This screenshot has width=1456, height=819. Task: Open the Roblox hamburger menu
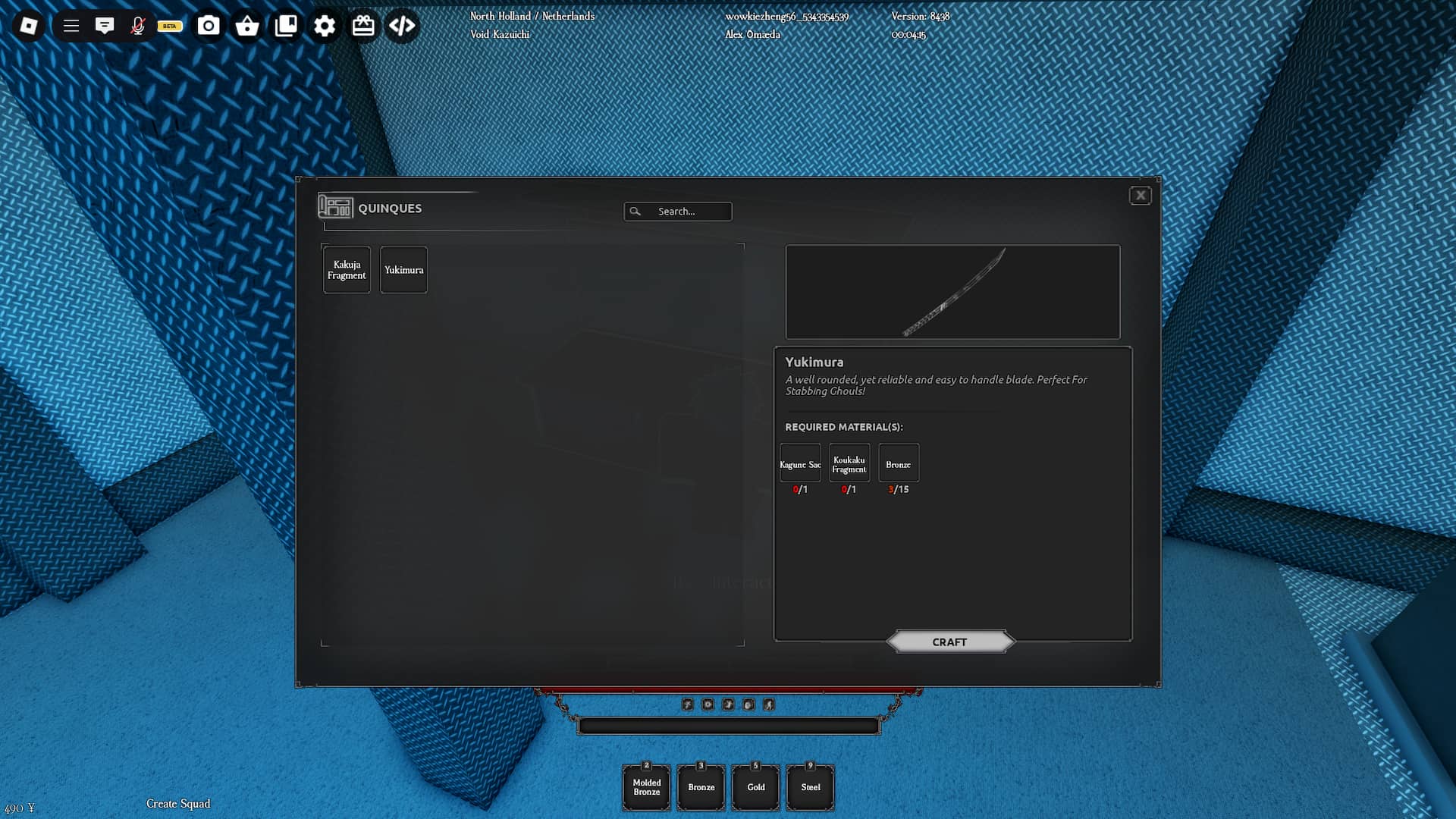[x=70, y=25]
